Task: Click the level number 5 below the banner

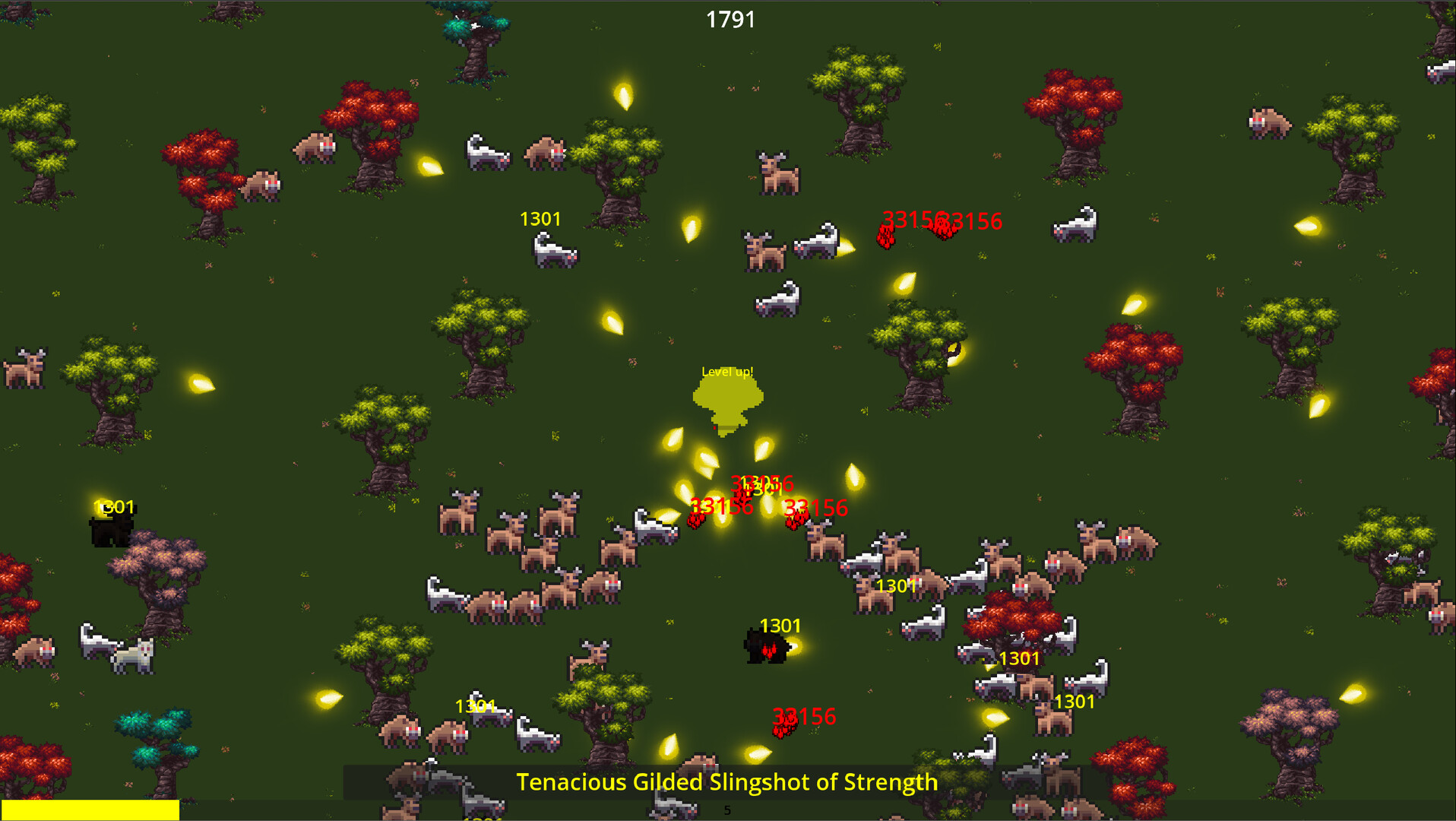Action: coord(726,809)
